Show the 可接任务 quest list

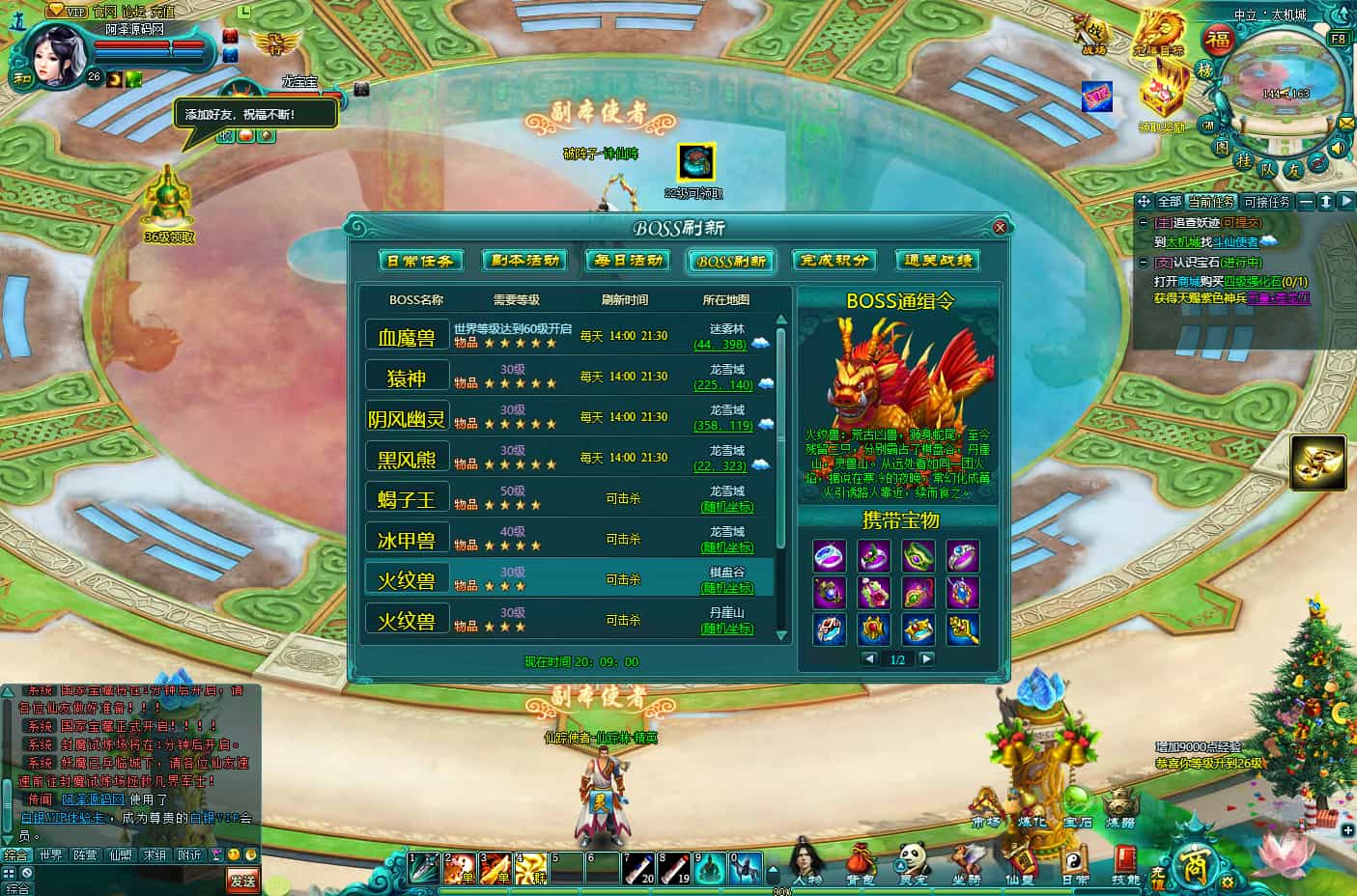1266,202
